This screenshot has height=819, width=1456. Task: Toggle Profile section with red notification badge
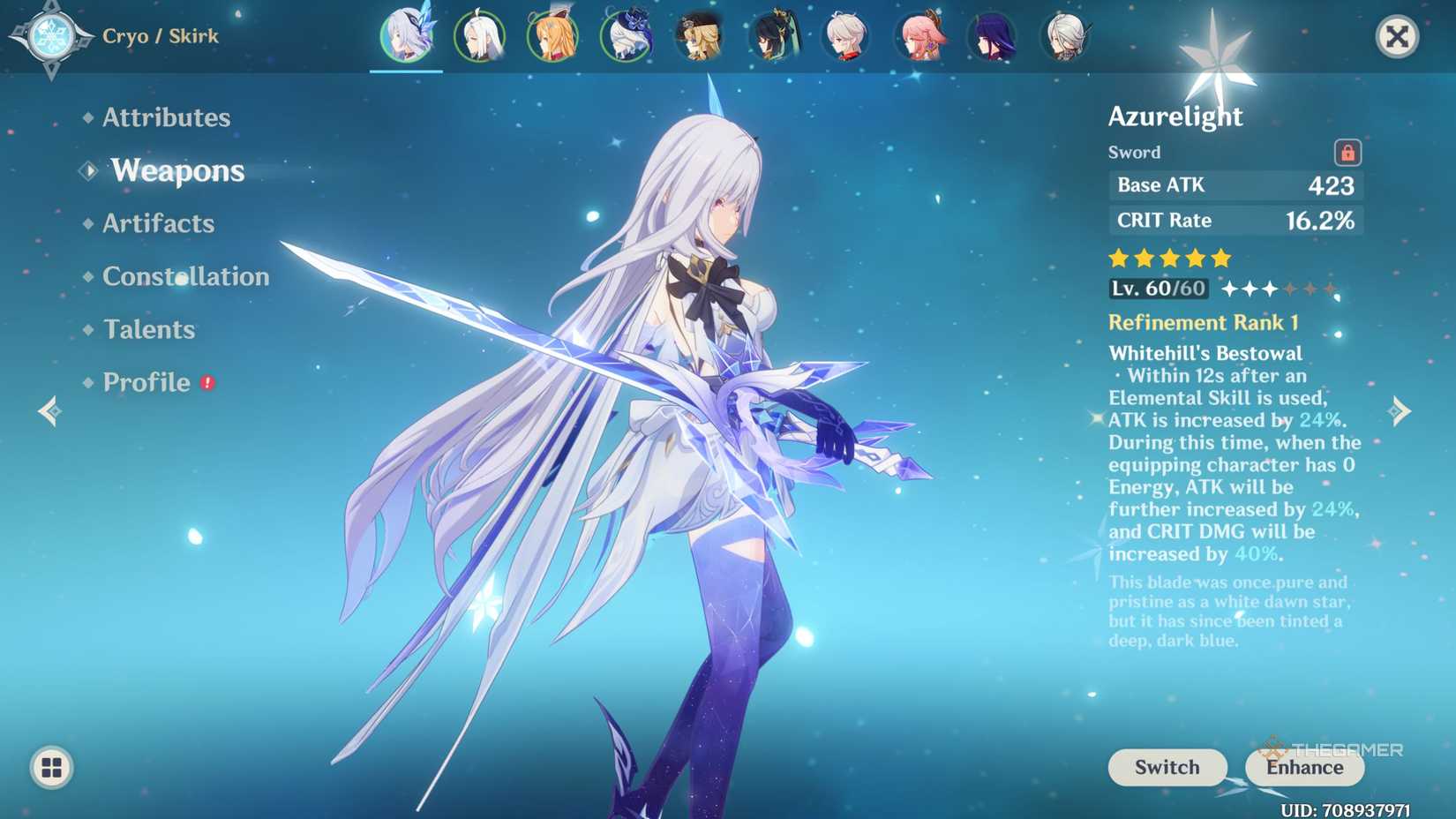147,382
